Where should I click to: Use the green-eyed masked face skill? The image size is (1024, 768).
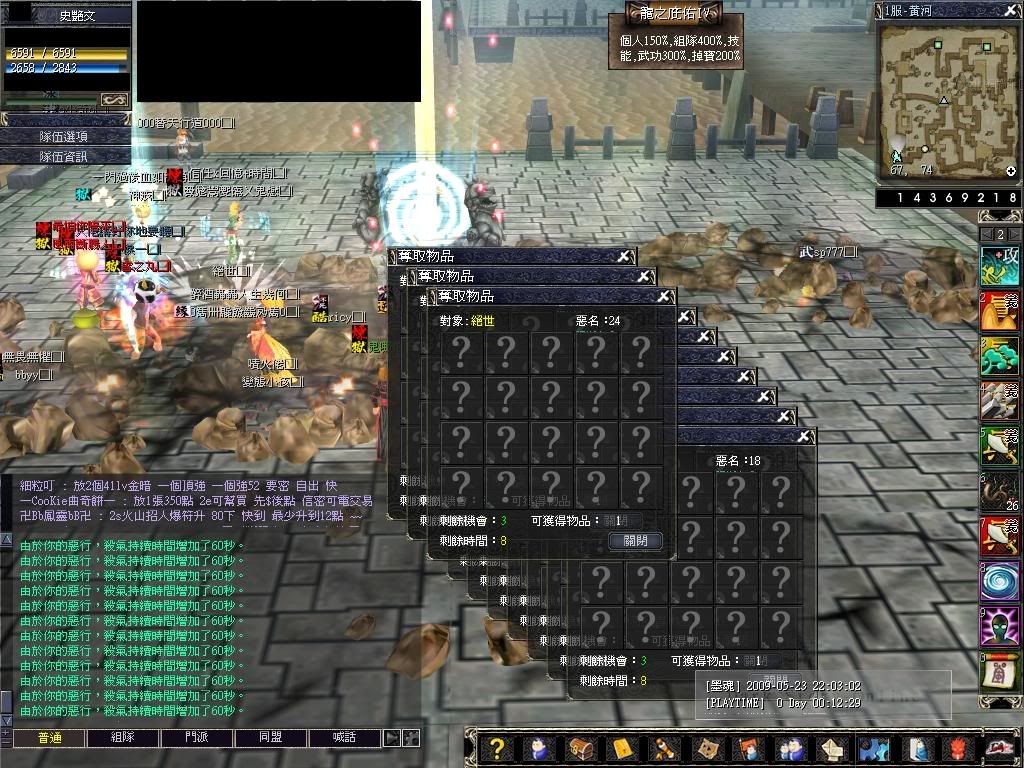pos(999,626)
